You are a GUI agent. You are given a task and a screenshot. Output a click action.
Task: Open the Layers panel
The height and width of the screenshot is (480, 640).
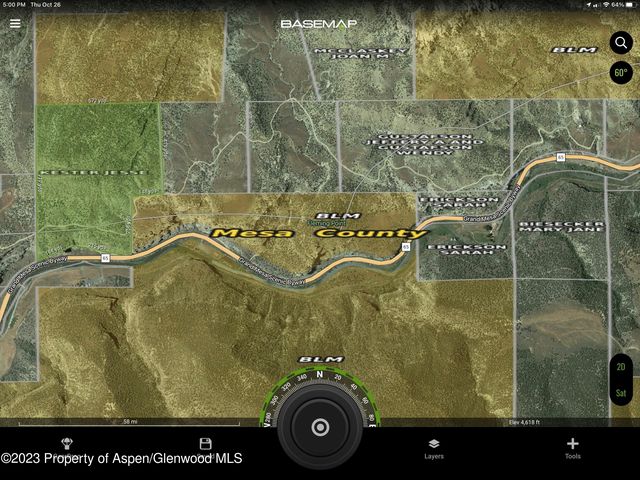coord(434,447)
